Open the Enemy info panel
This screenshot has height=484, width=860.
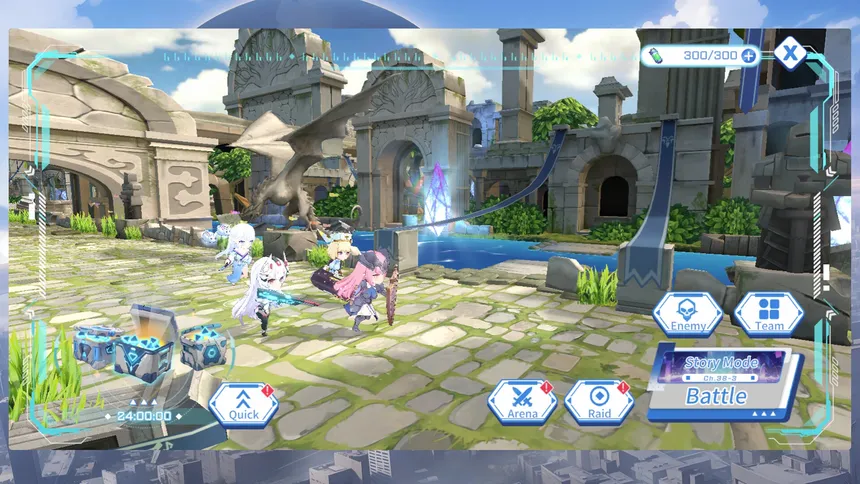tap(687, 314)
